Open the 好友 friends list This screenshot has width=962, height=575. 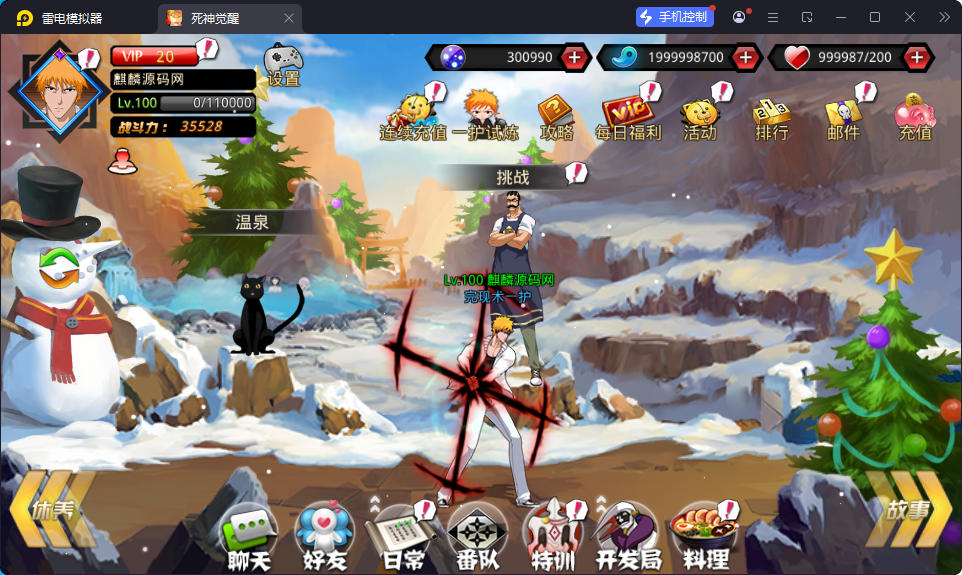pyautogui.click(x=324, y=536)
